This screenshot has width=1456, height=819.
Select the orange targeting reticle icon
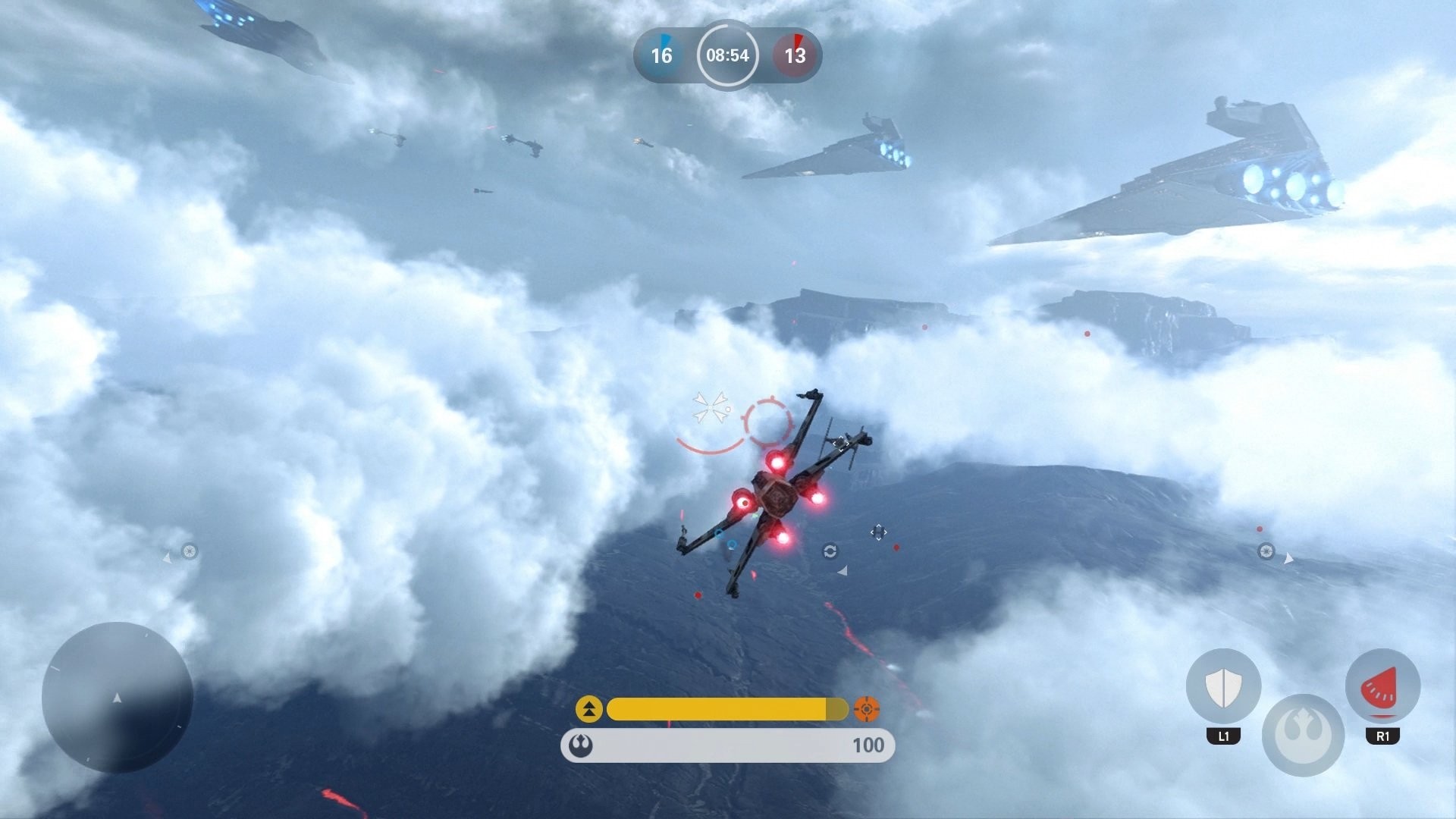(867, 711)
